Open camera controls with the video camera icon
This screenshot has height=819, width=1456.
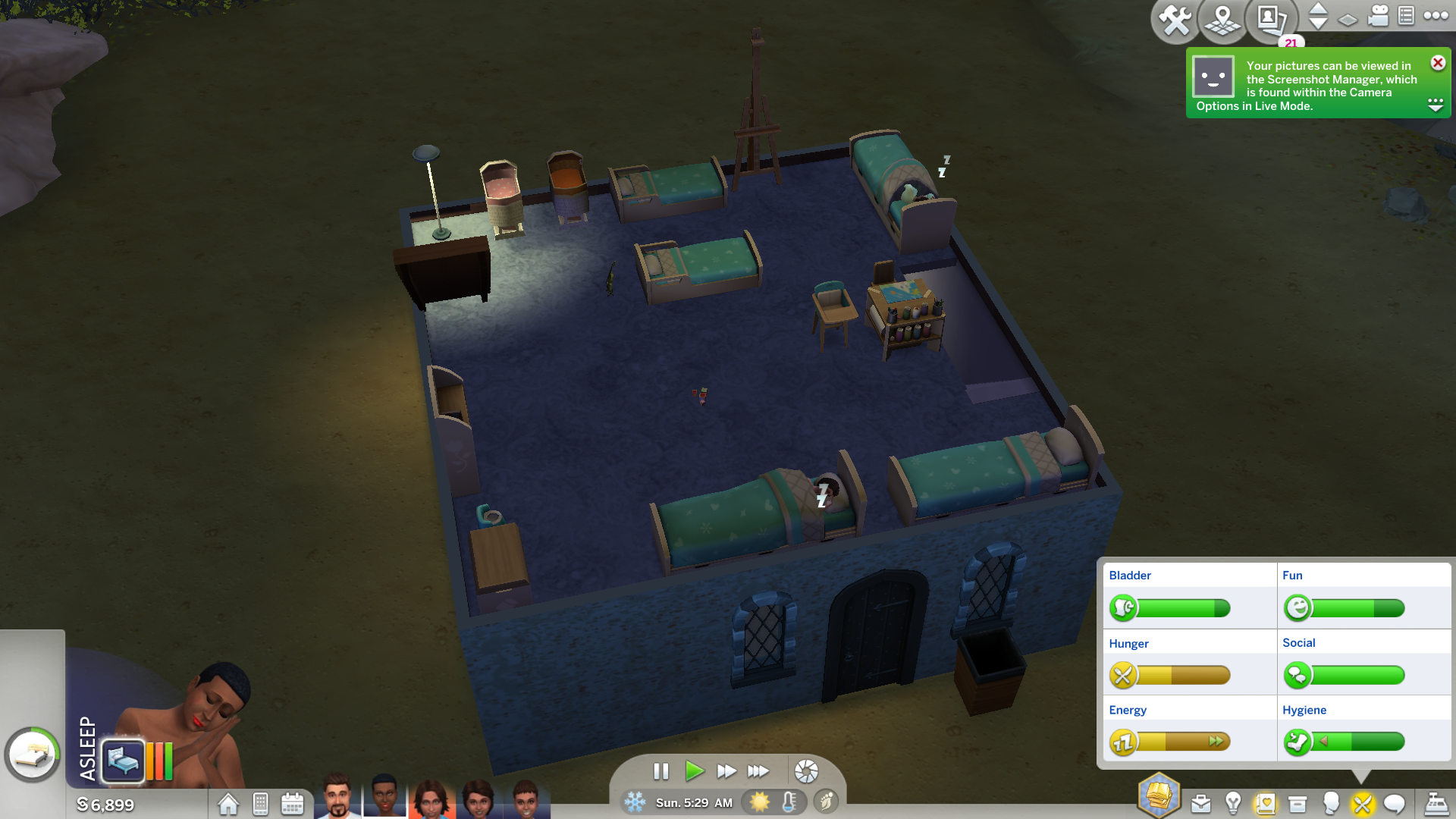tap(1378, 16)
